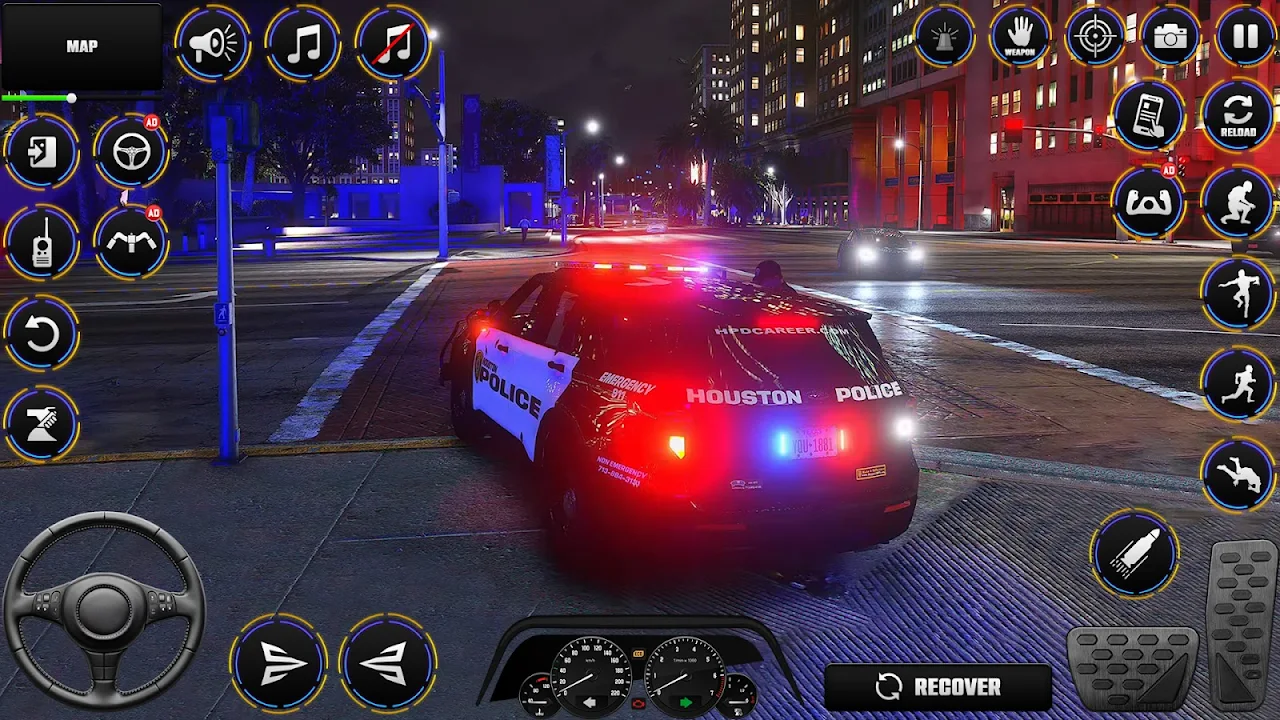Hit the RELOAD button
Image resolution: width=1280 pixels, height=720 pixels.
1238,113
